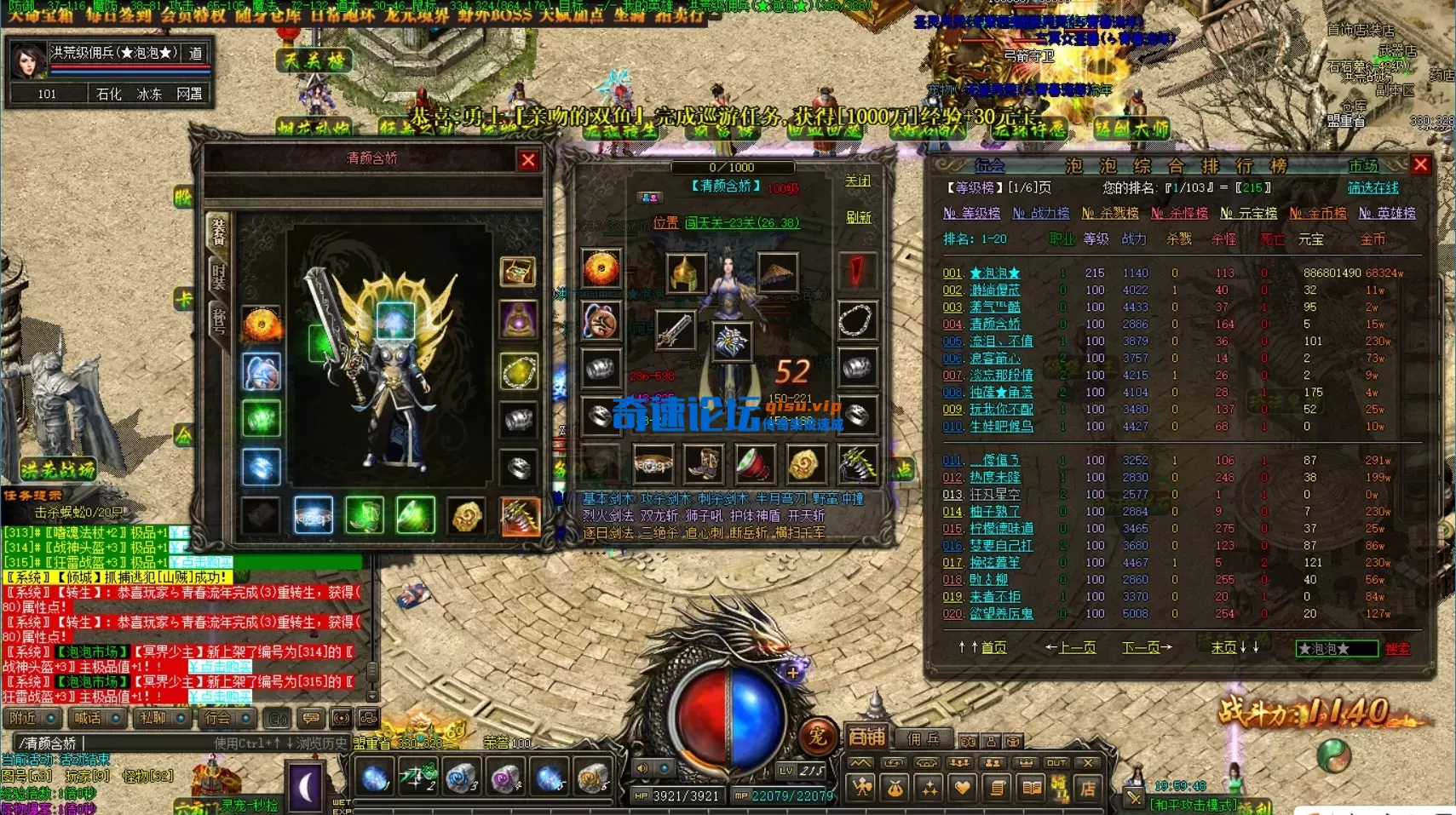The height and width of the screenshot is (815, 1456).
Task: Open the 市场 tab in ranking window
Action: click(1362, 165)
